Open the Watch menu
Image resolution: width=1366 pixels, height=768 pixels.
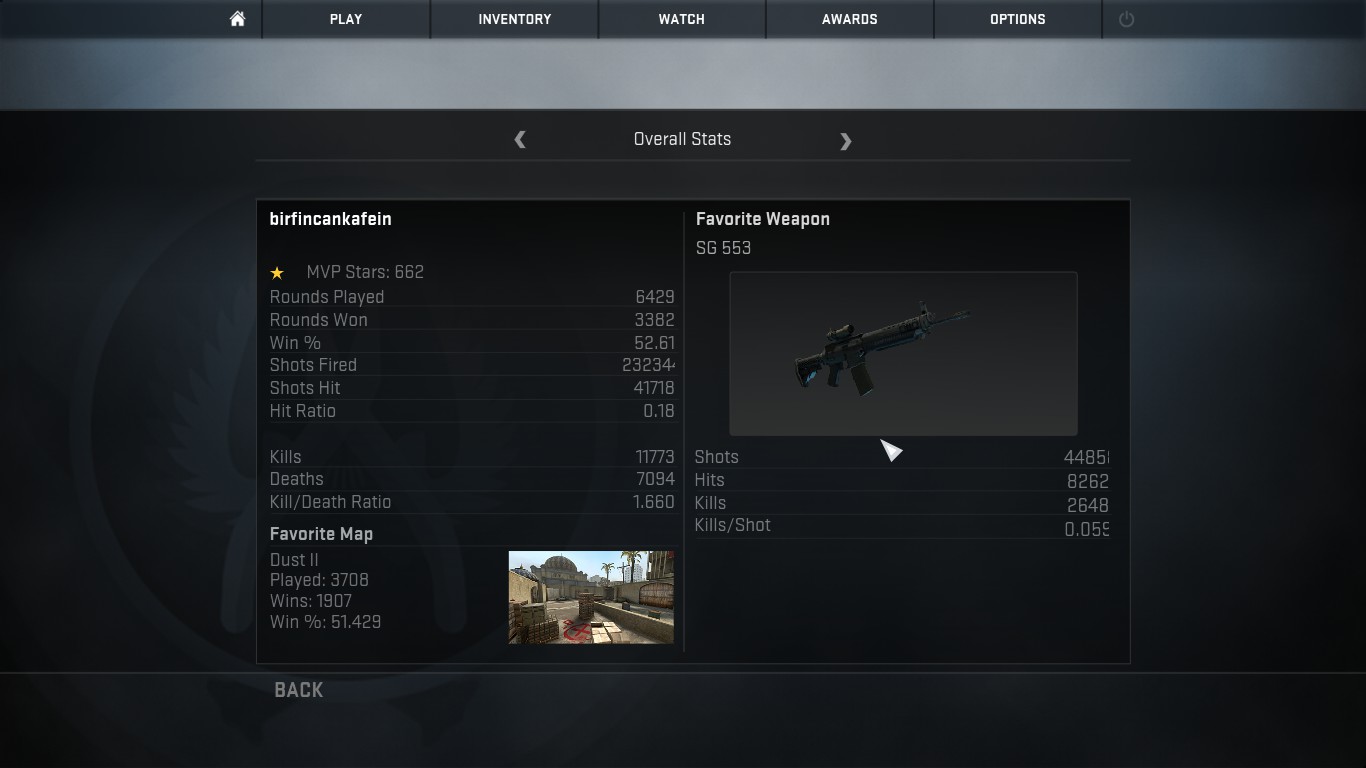681,19
